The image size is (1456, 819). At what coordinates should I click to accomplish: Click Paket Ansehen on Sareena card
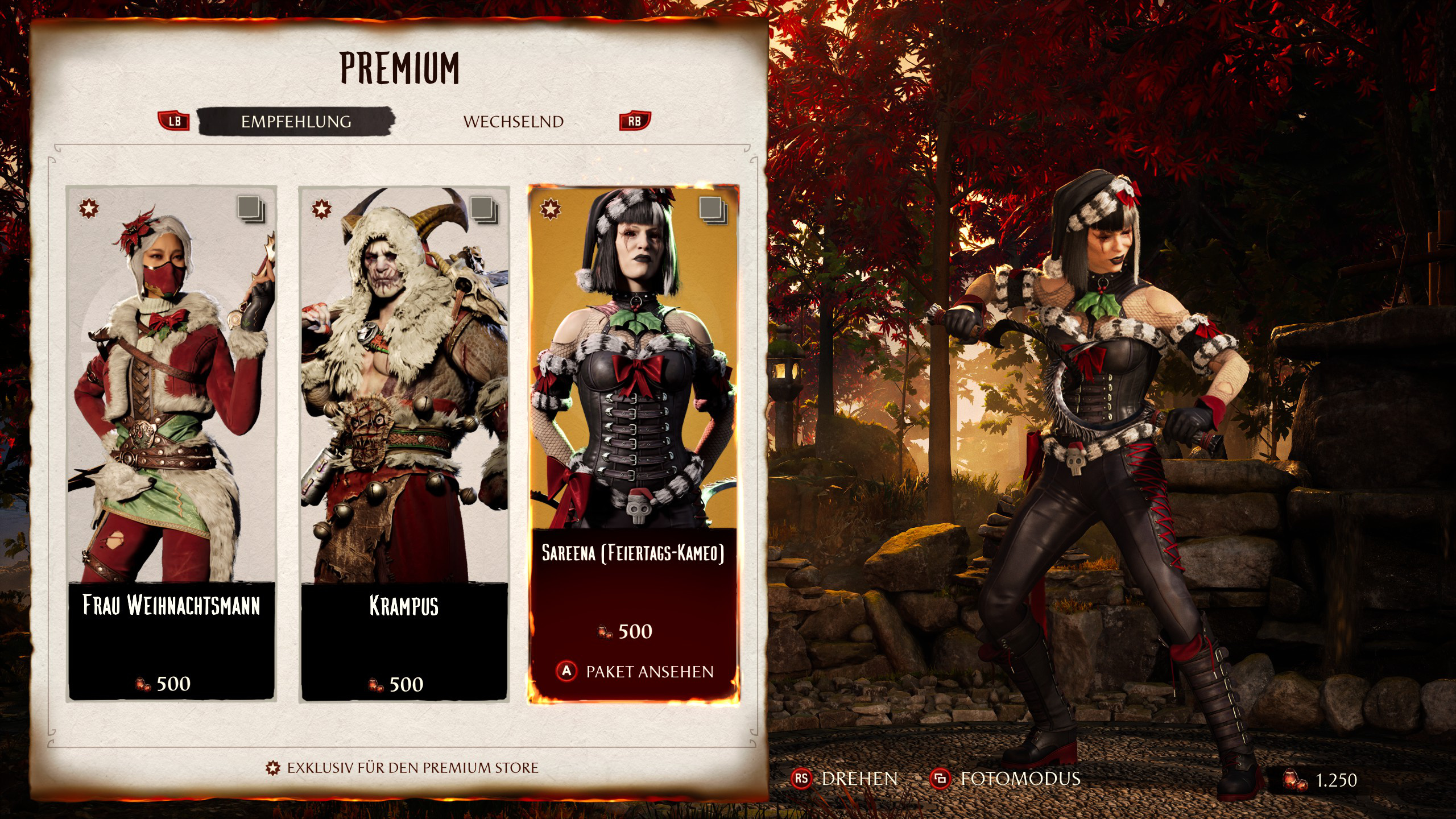pos(634,672)
